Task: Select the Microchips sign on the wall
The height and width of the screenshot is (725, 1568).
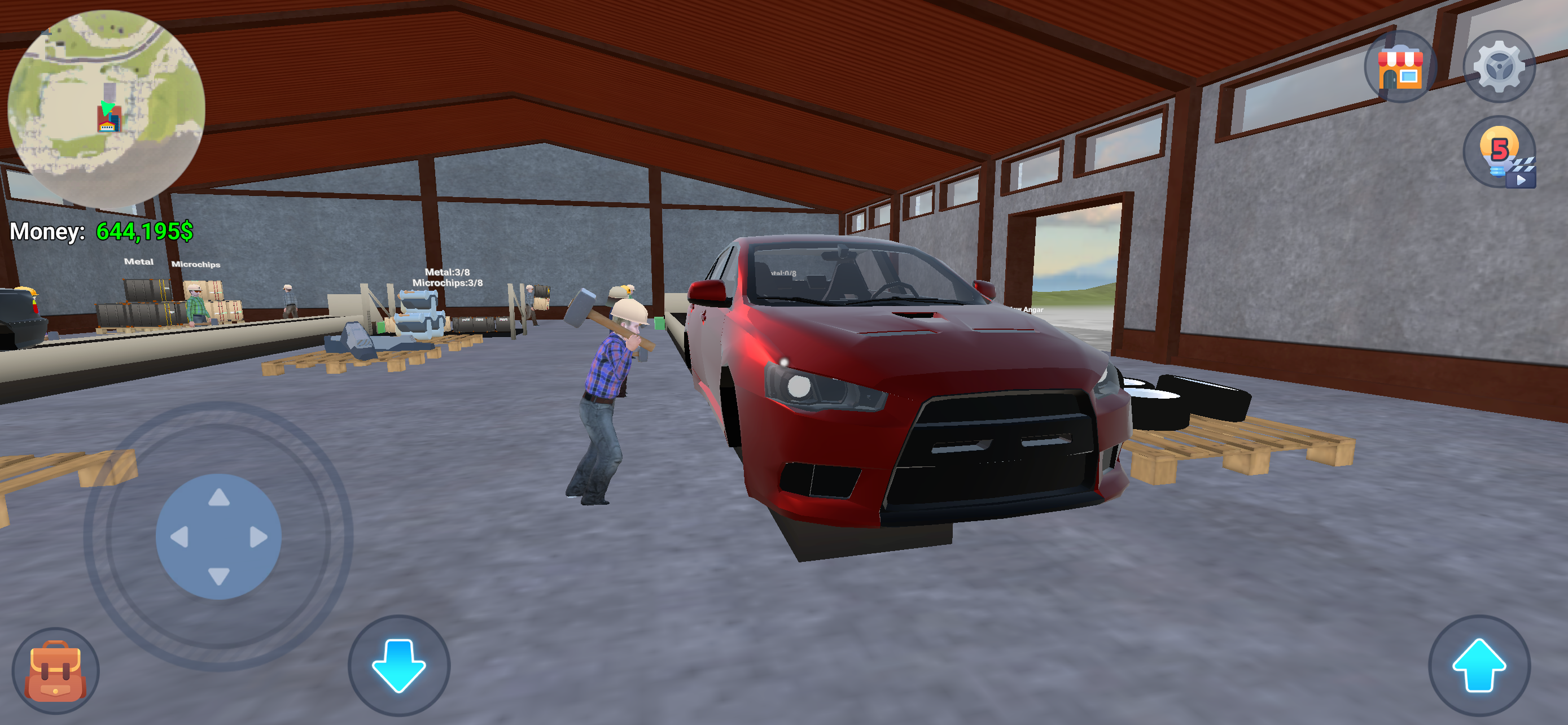Action: coord(197,265)
